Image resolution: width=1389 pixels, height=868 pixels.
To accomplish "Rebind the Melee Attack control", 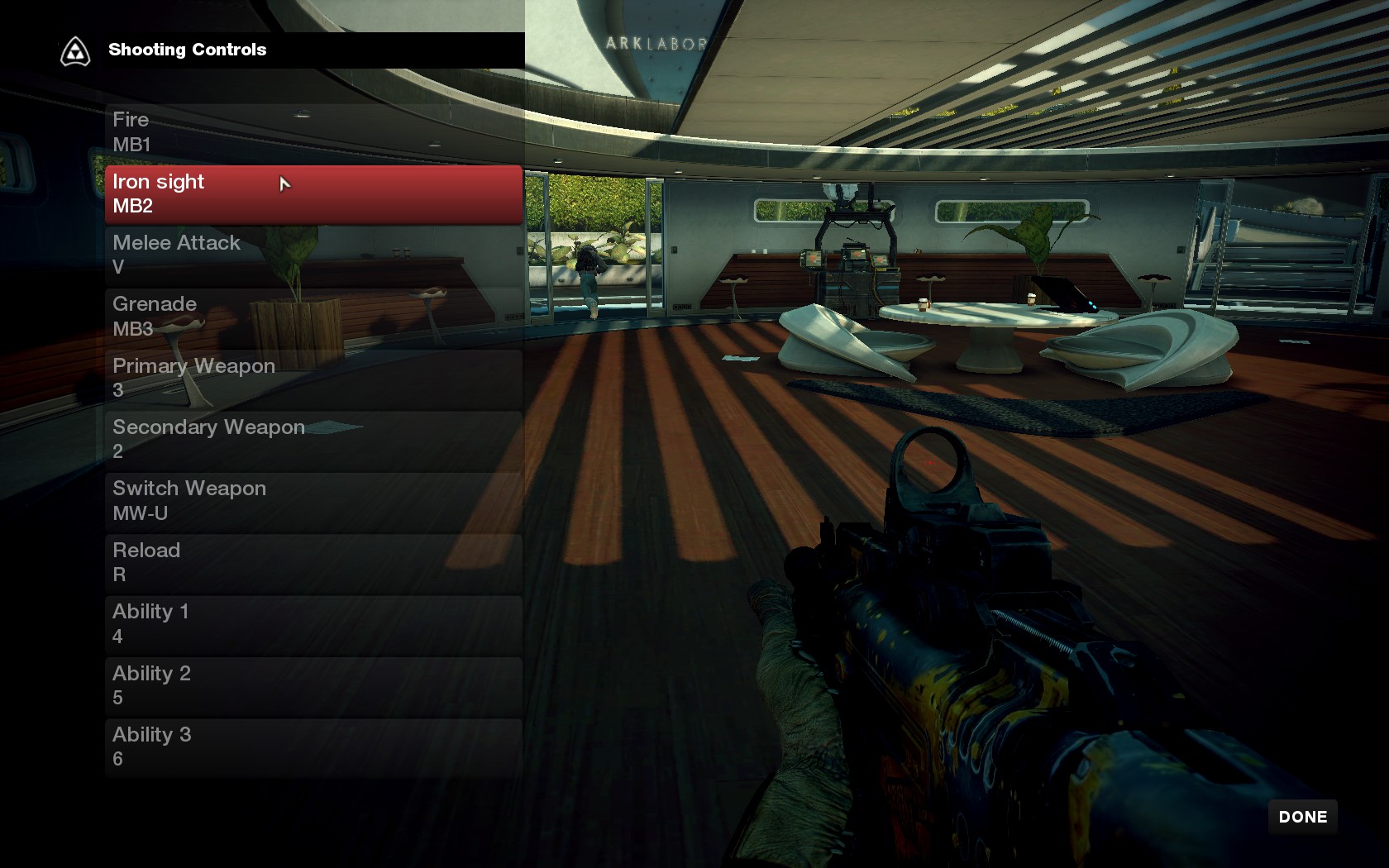I will (x=313, y=255).
